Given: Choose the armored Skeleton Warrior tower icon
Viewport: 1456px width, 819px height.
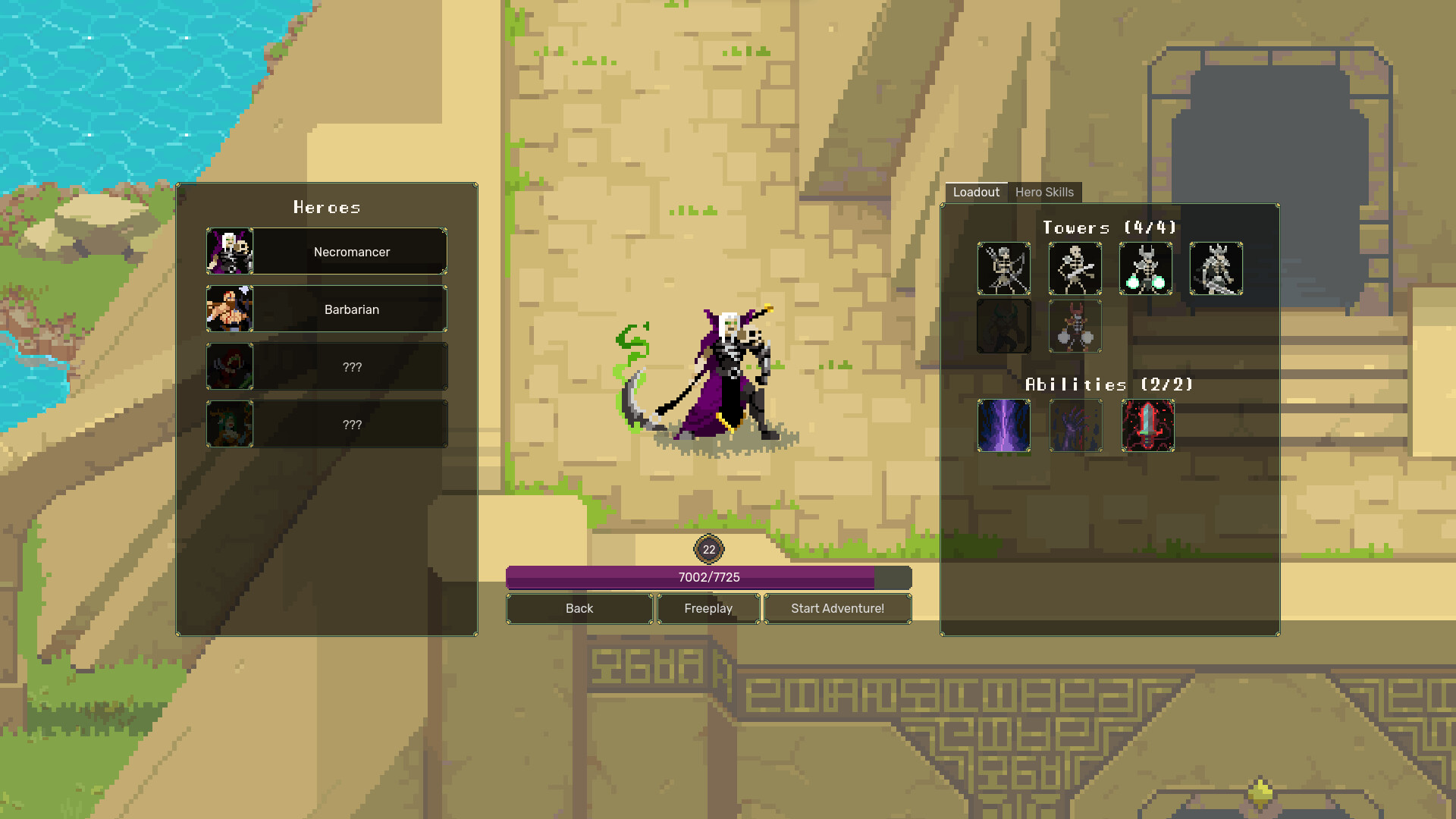Looking at the screenshot, I should pos(1216,269).
